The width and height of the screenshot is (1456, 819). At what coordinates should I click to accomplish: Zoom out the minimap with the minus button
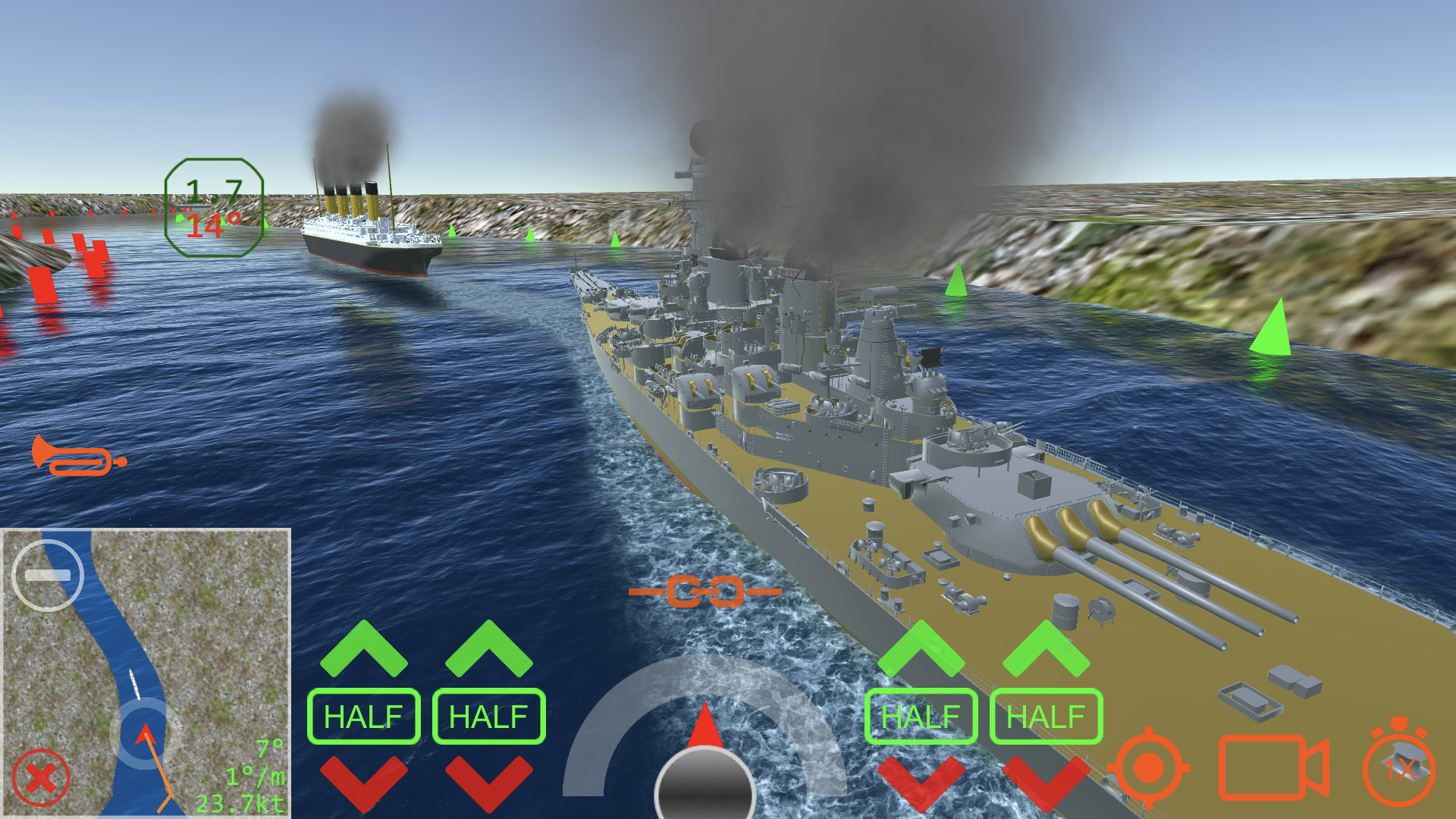pyautogui.click(x=49, y=574)
